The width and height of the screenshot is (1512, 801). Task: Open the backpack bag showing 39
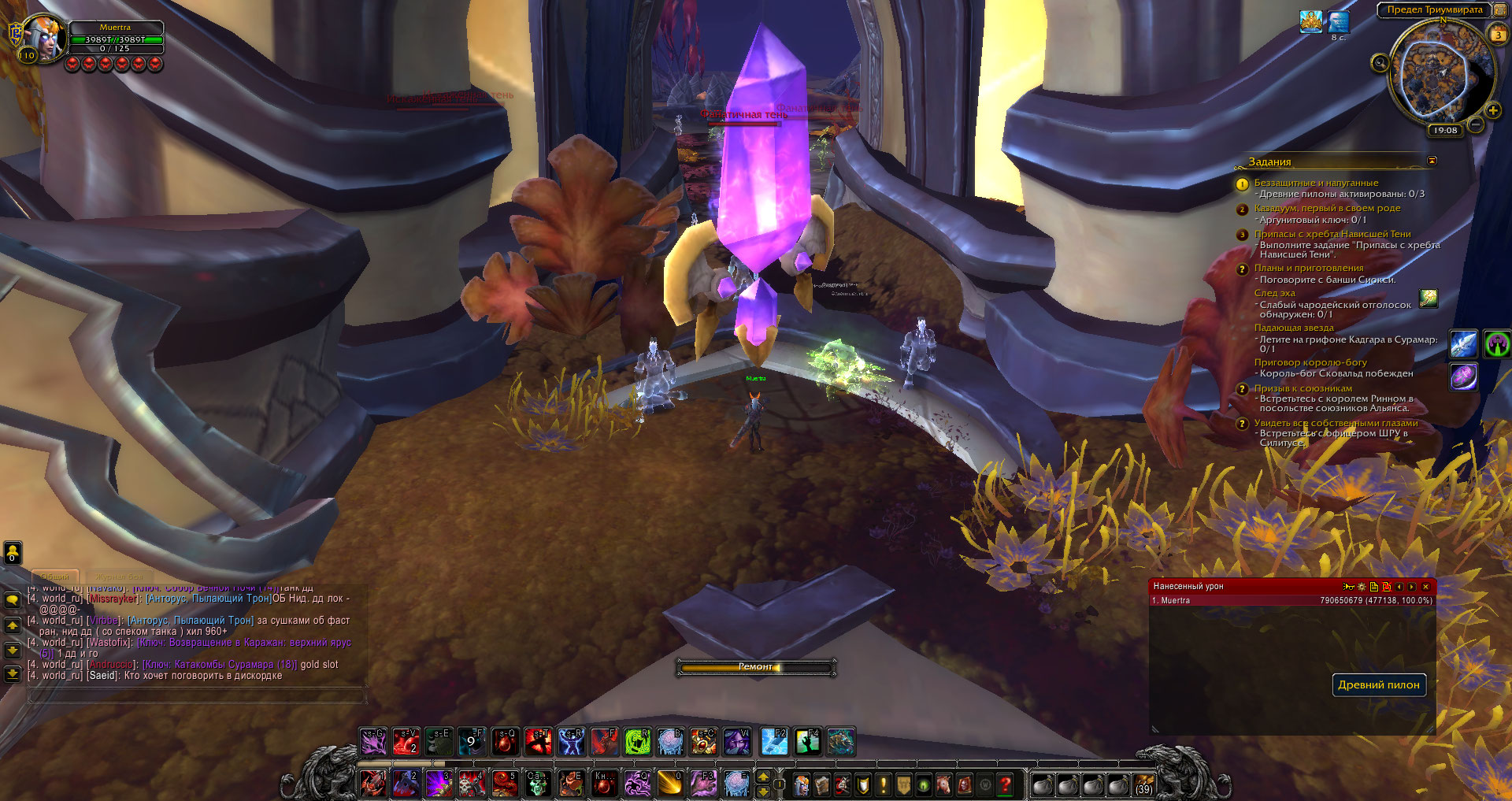(1143, 785)
